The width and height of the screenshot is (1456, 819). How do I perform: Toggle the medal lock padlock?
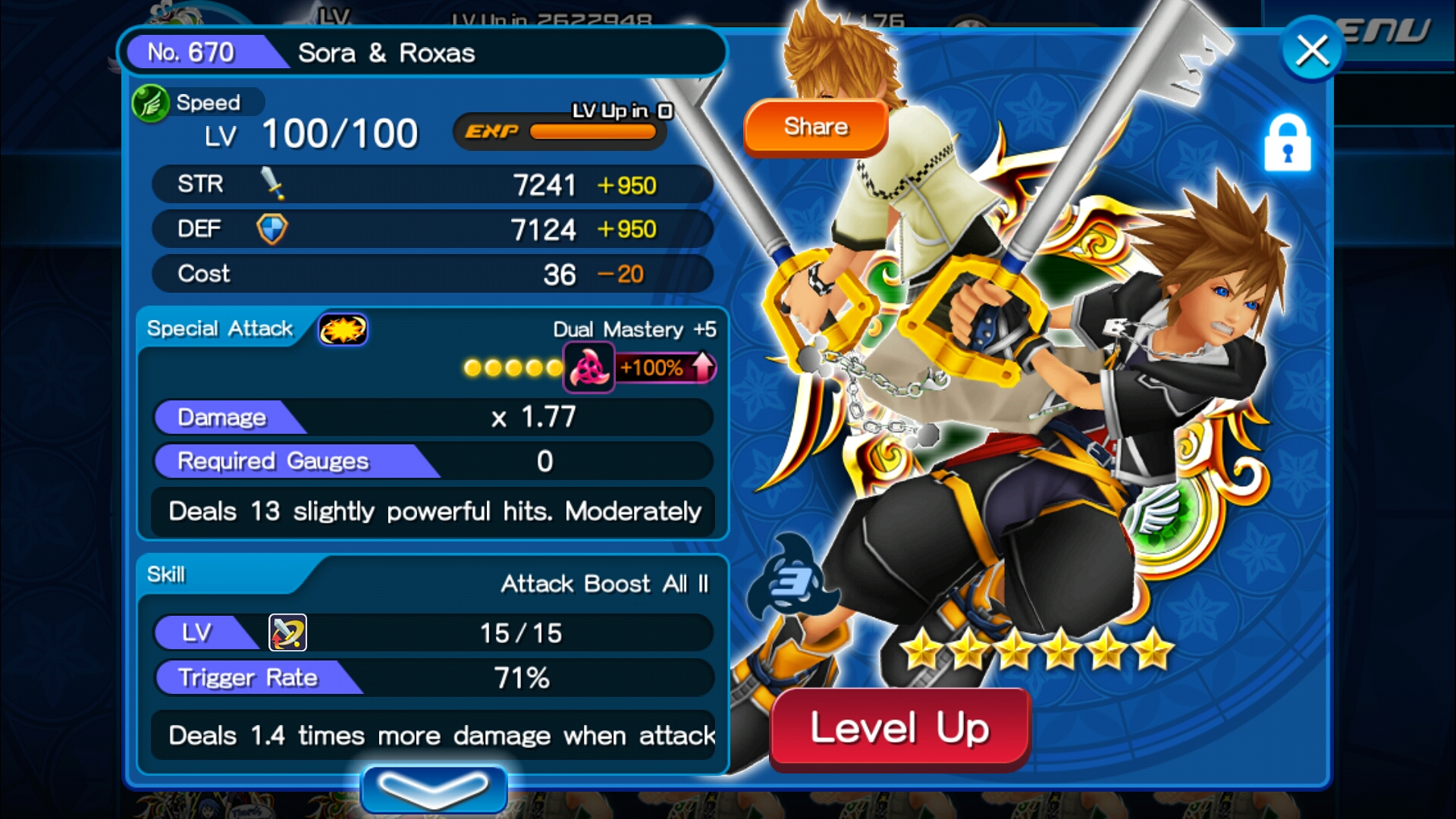click(x=1287, y=143)
